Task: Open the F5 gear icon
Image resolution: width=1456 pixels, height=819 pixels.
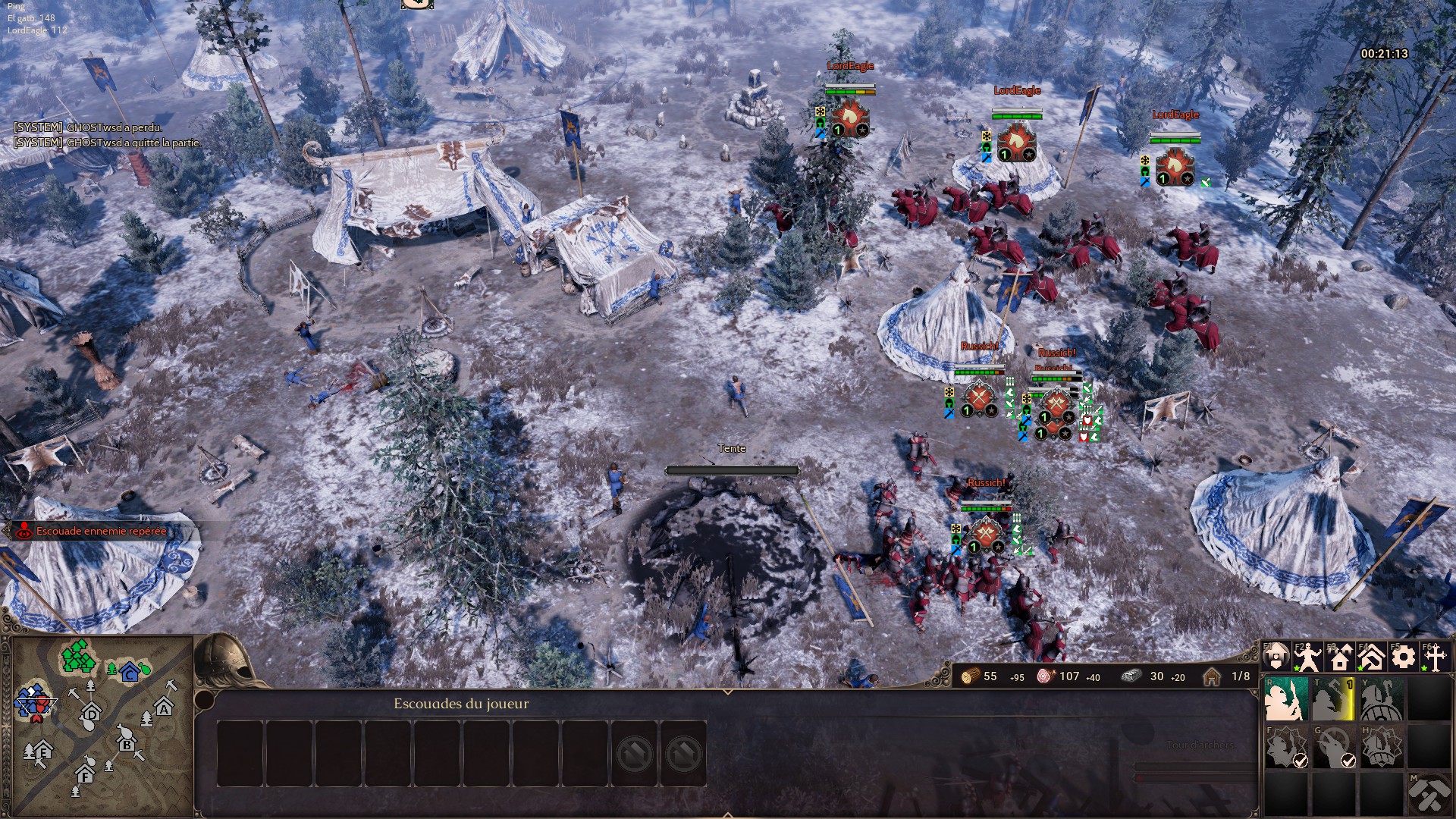Action: pyautogui.click(x=1404, y=657)
